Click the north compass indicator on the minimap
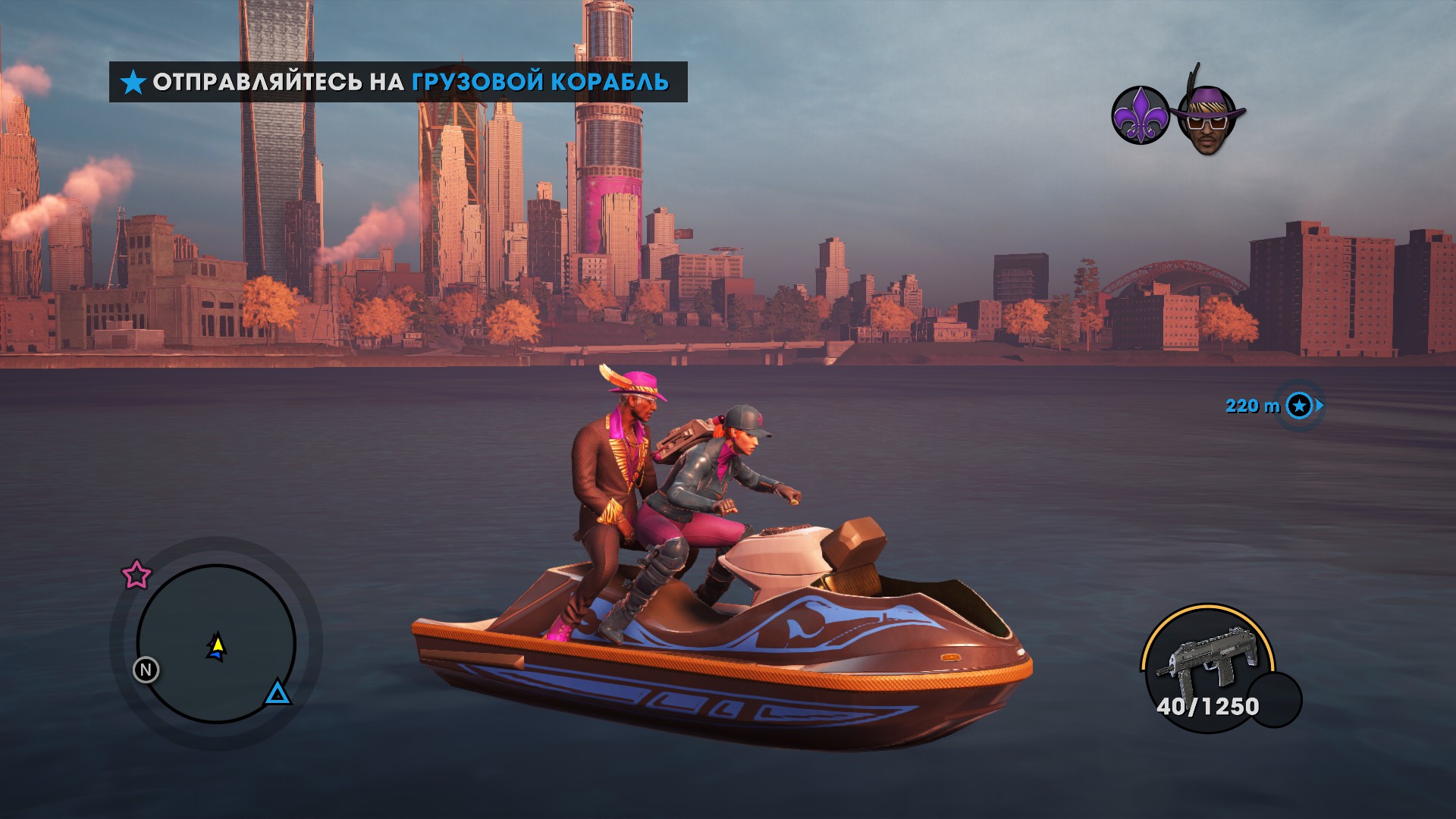Screen dimensions: 1456x819 coord(146,670)
